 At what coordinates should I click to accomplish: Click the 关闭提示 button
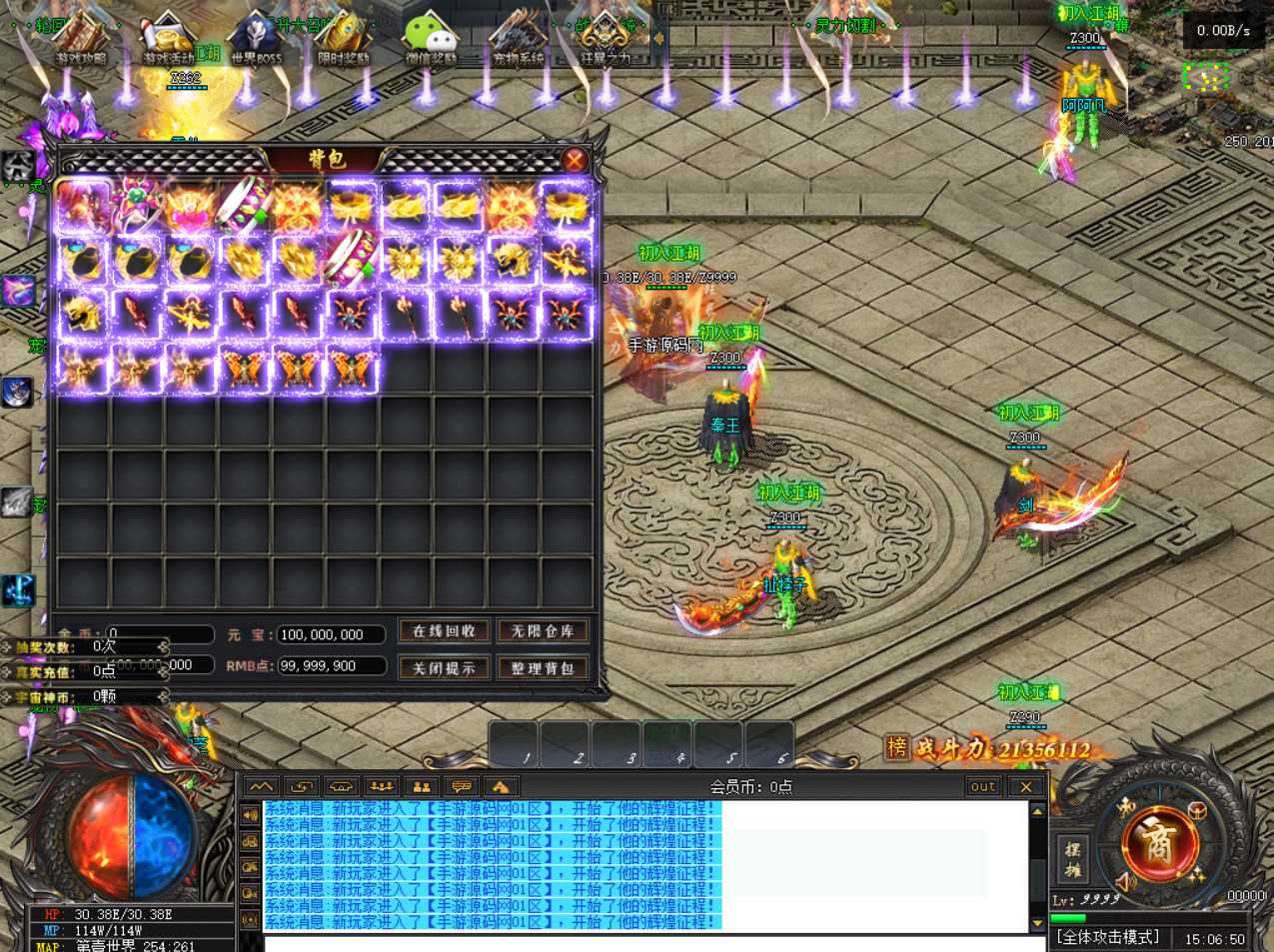(x=444, y=667)
